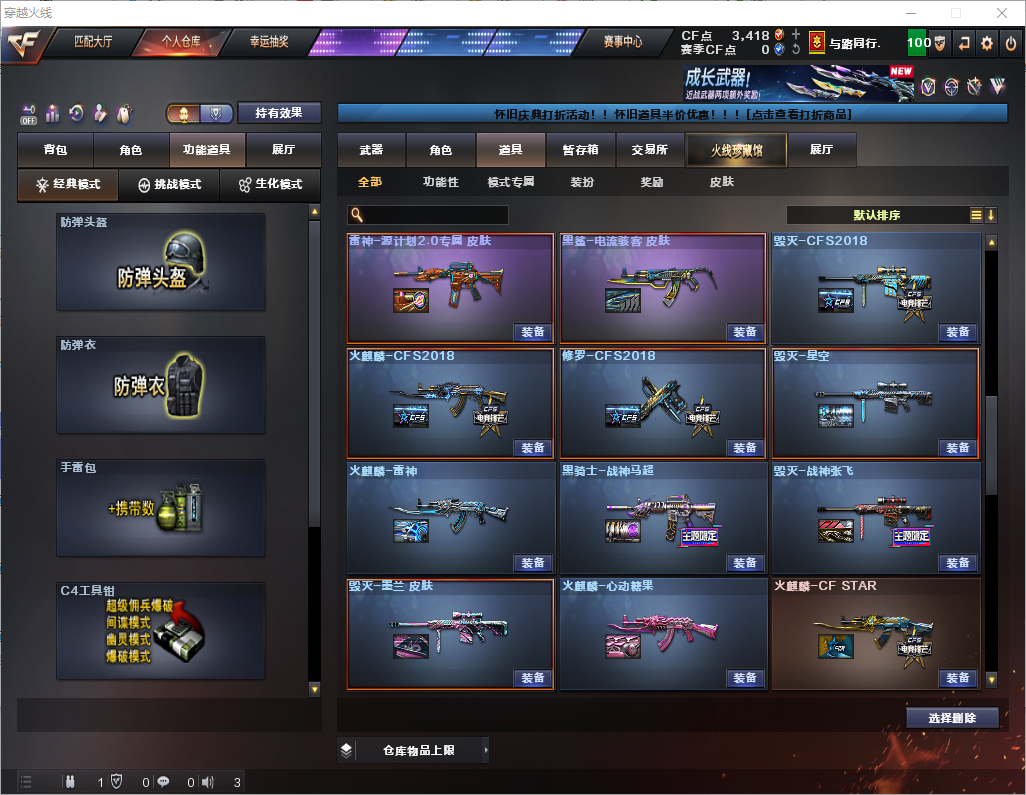The image size is (1026, 795).
Task: Open the 火线珍藏馆 collection tab
Action: [735, 150]
